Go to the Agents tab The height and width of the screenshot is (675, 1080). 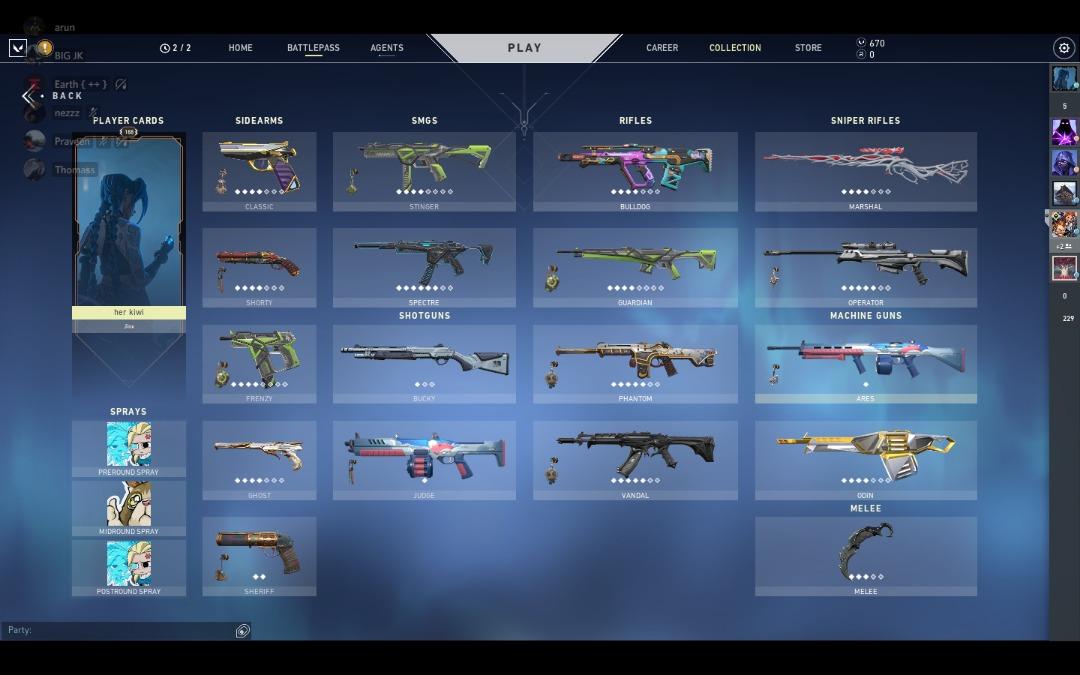pyautogui.click(x=387, y=48)
